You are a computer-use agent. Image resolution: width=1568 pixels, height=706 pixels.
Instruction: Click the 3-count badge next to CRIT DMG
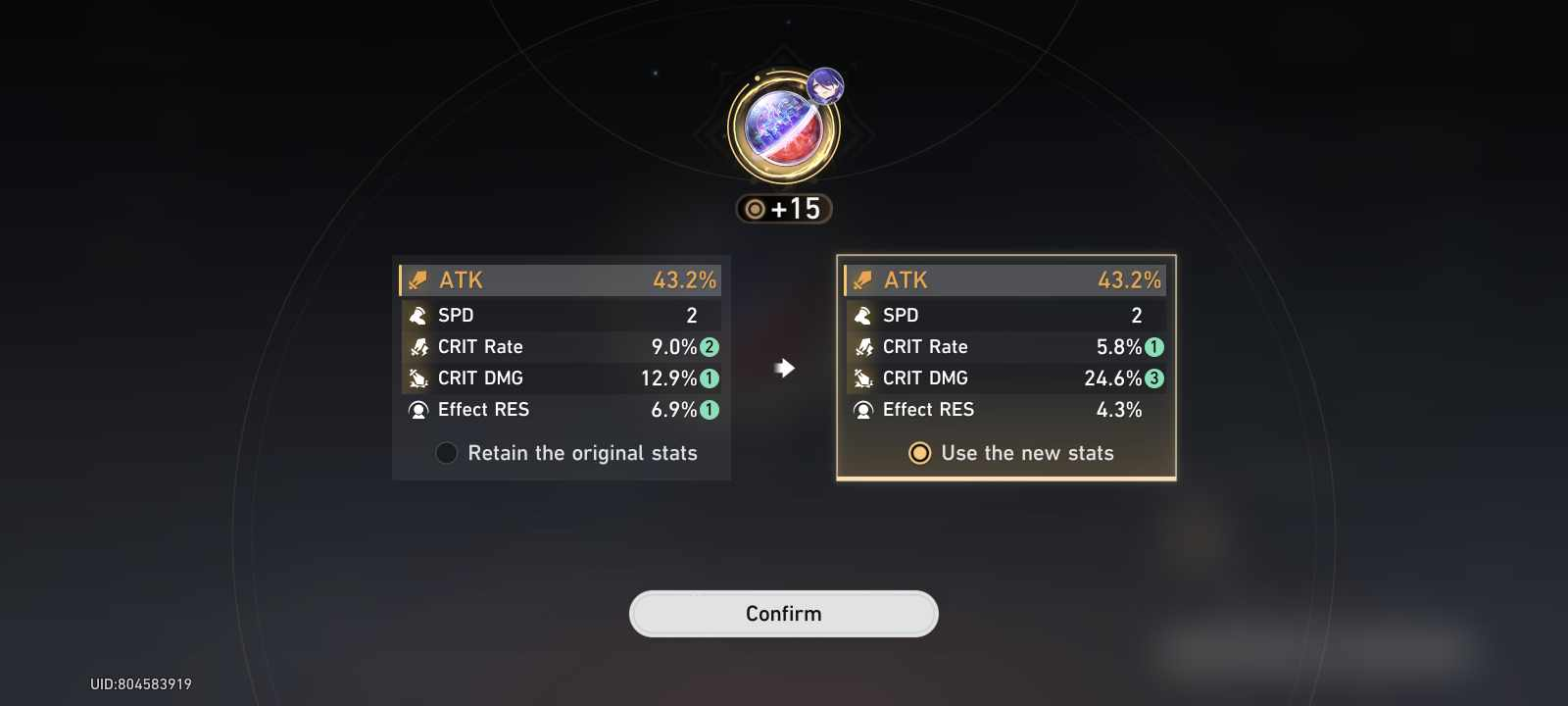point(1153,378)
